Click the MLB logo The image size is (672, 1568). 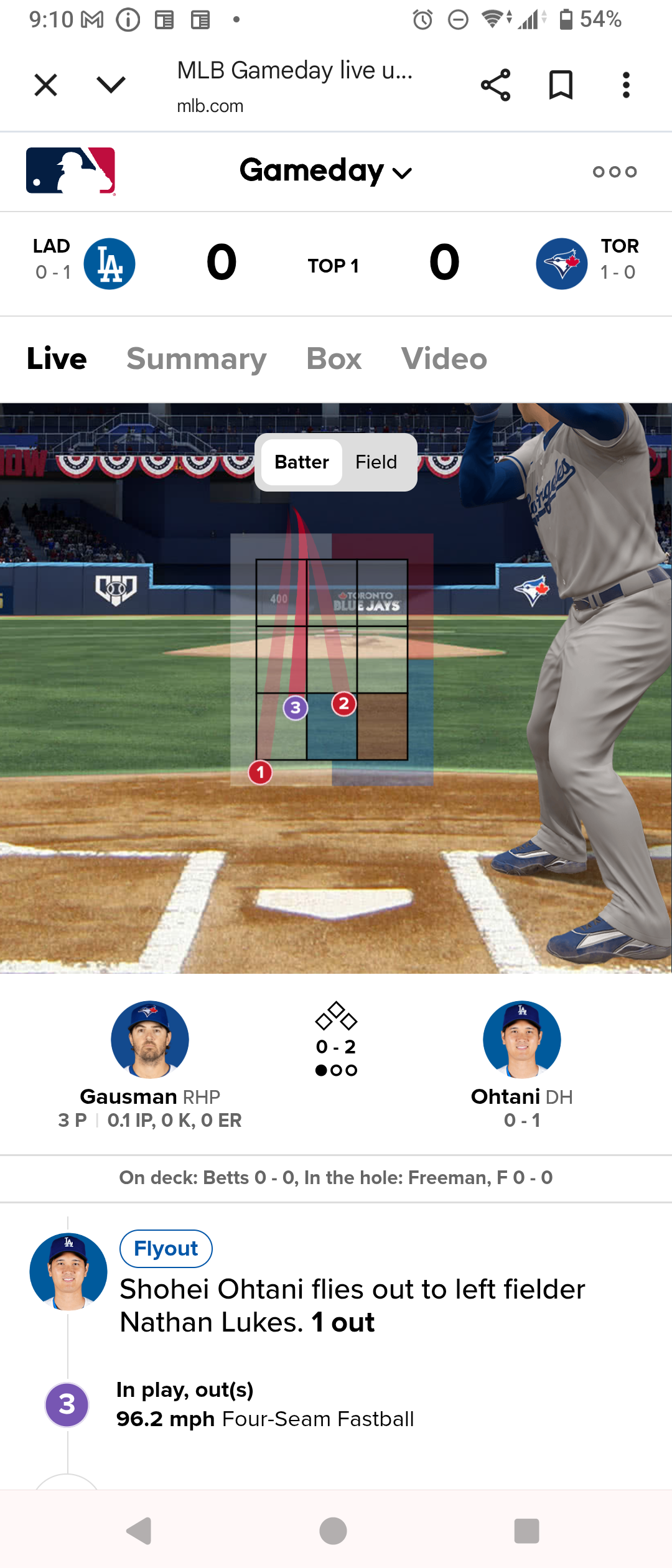[70, 171]
